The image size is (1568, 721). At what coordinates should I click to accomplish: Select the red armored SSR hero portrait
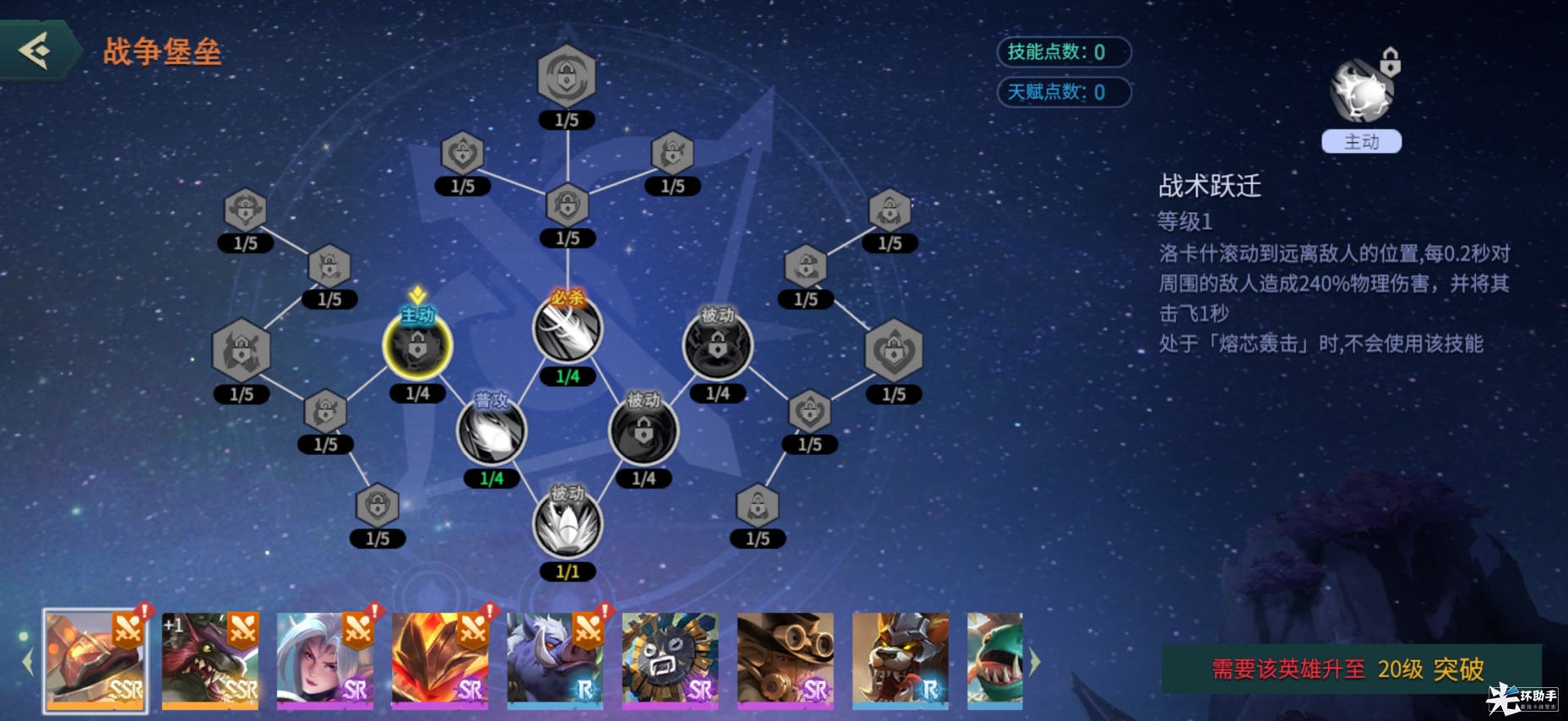pos(95,659)
